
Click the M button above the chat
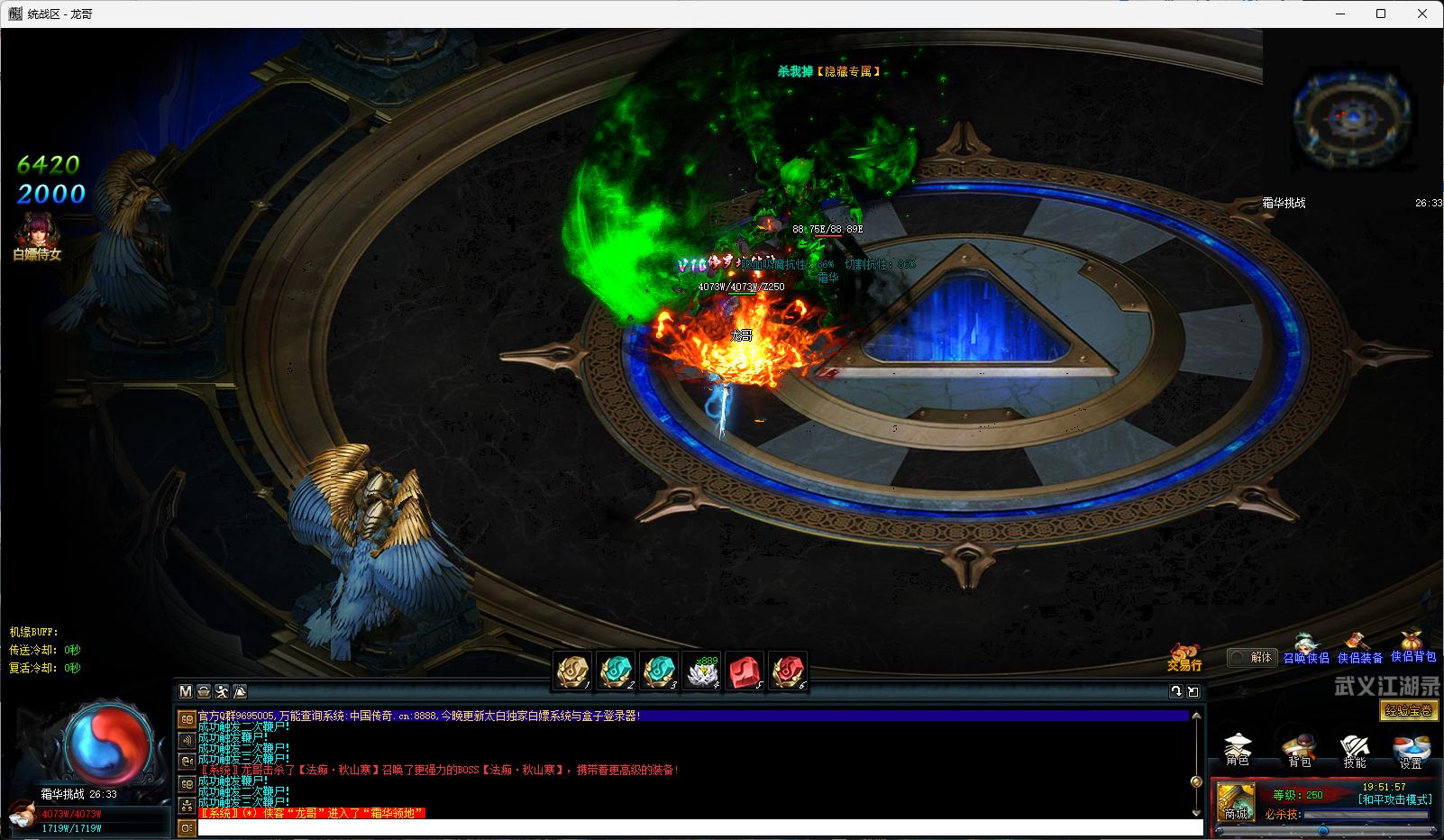[x=186, y=691]
